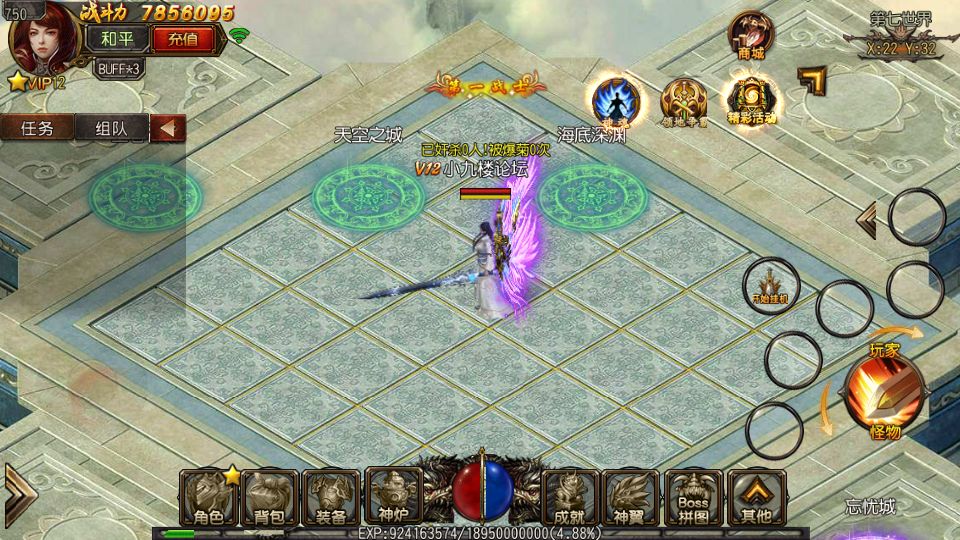960x540 pixels.
Task: Open the 神炉 furnace menu
Action: (392, 497)
